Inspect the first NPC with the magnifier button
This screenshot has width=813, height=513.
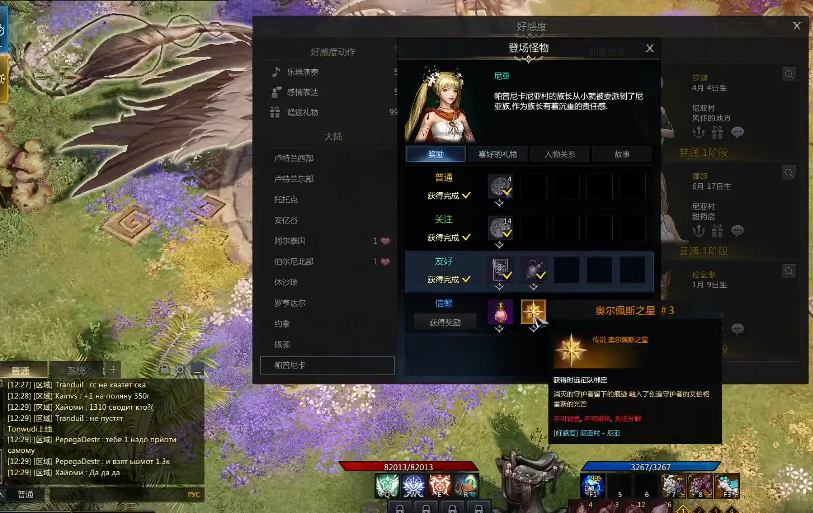[790, 74]
